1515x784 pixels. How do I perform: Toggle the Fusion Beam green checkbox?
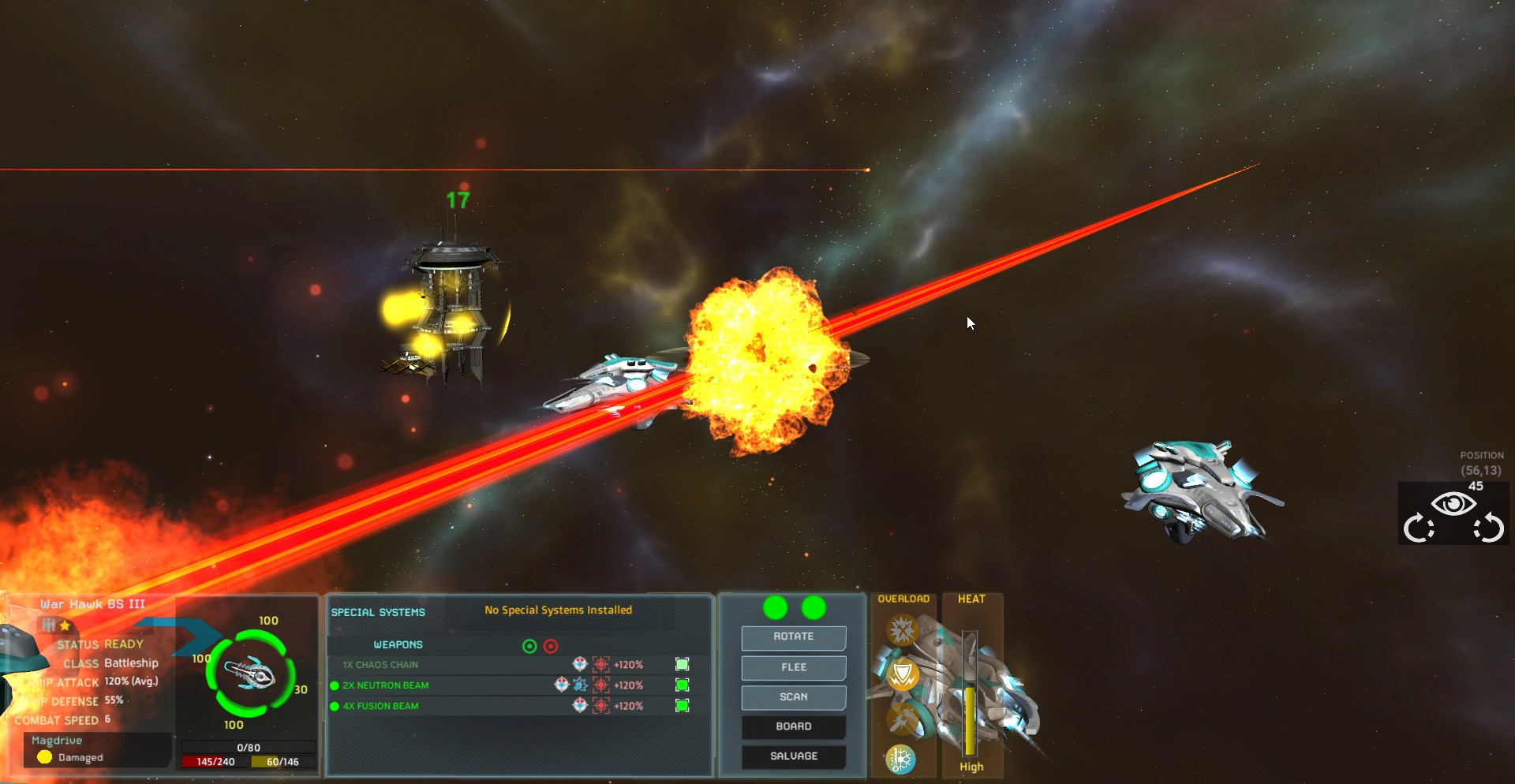683,706
